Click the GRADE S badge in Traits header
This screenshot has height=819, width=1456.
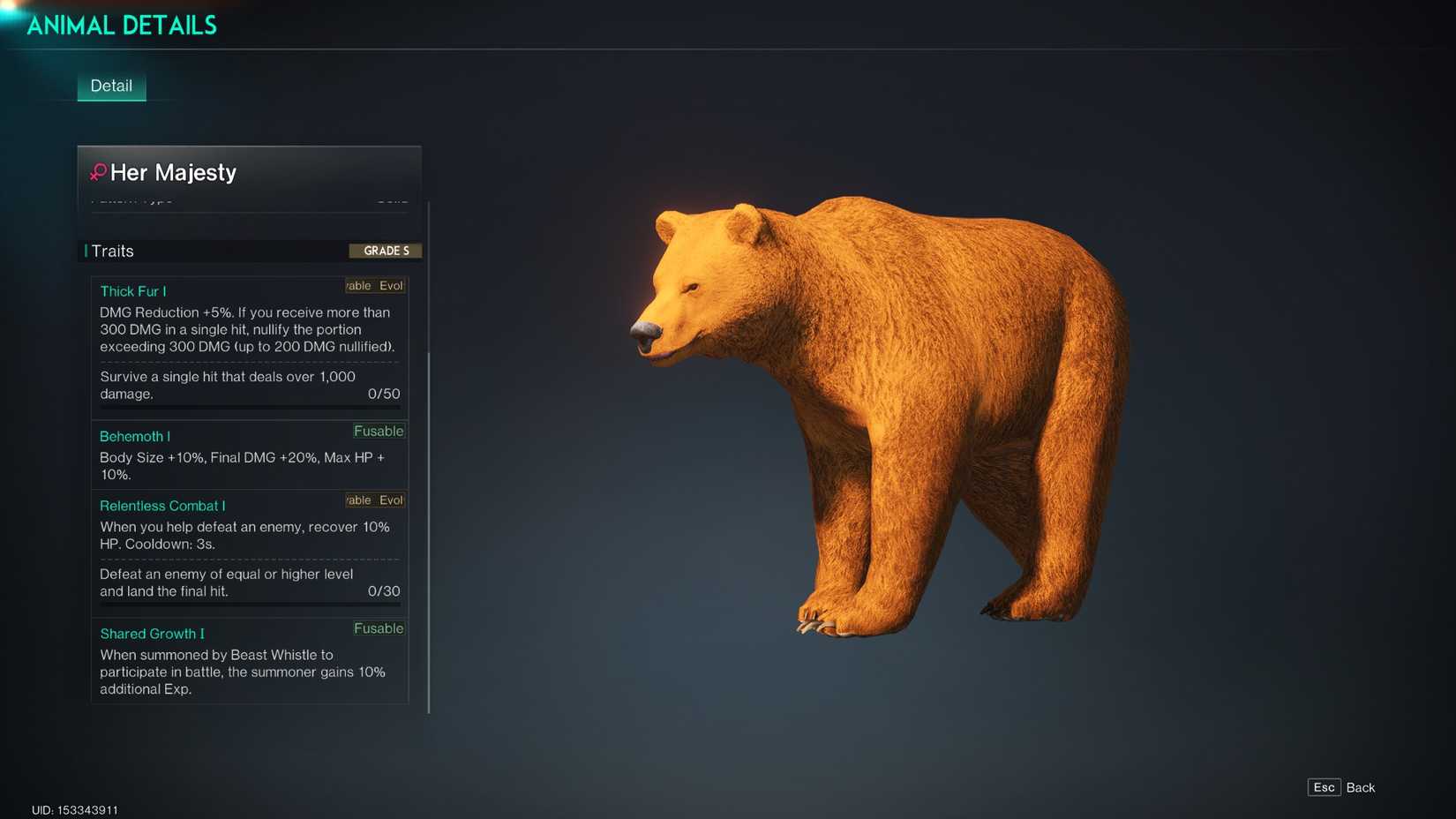click(386, 251)
